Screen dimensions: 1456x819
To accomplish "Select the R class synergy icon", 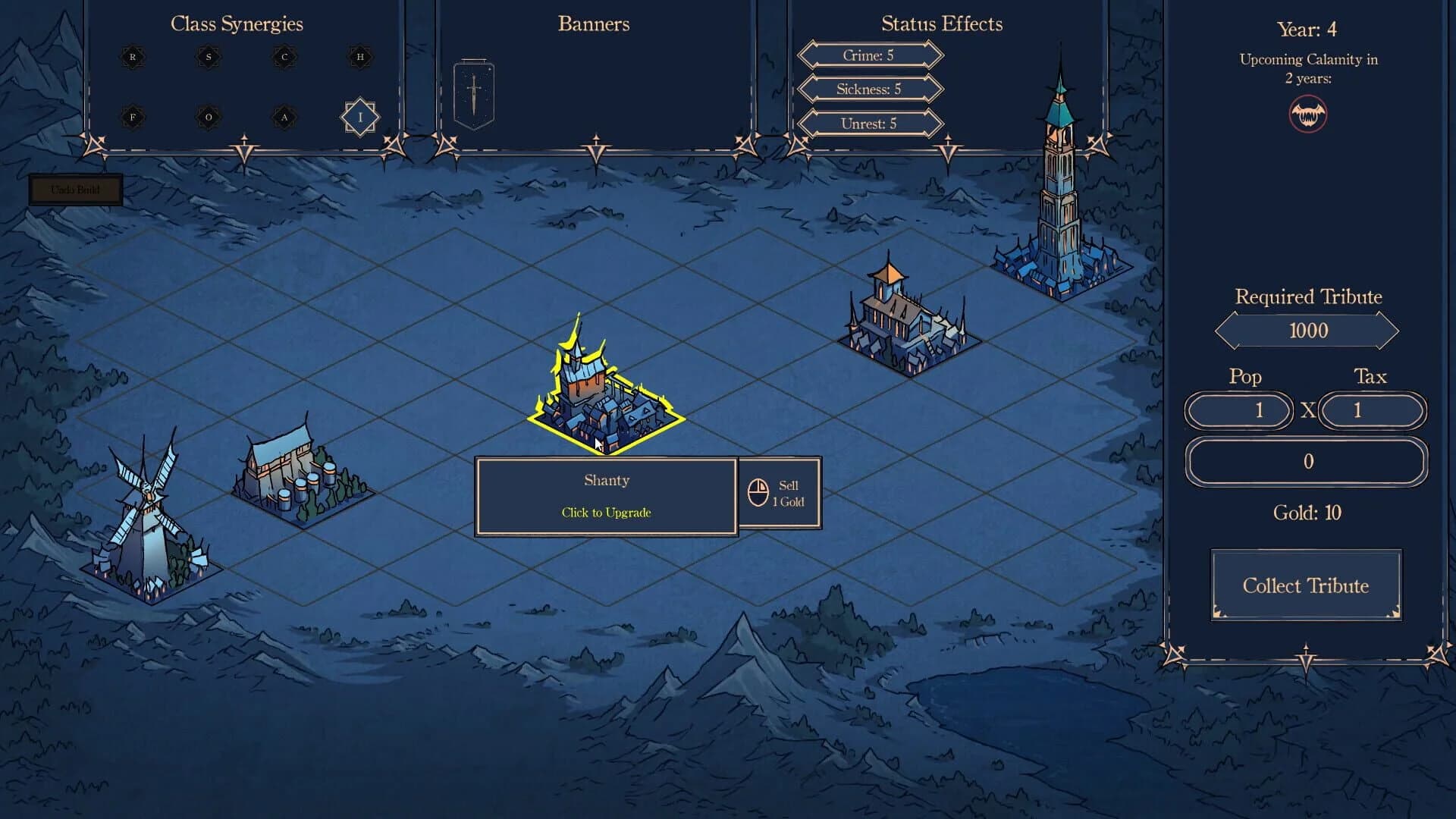I will (132, 57).
